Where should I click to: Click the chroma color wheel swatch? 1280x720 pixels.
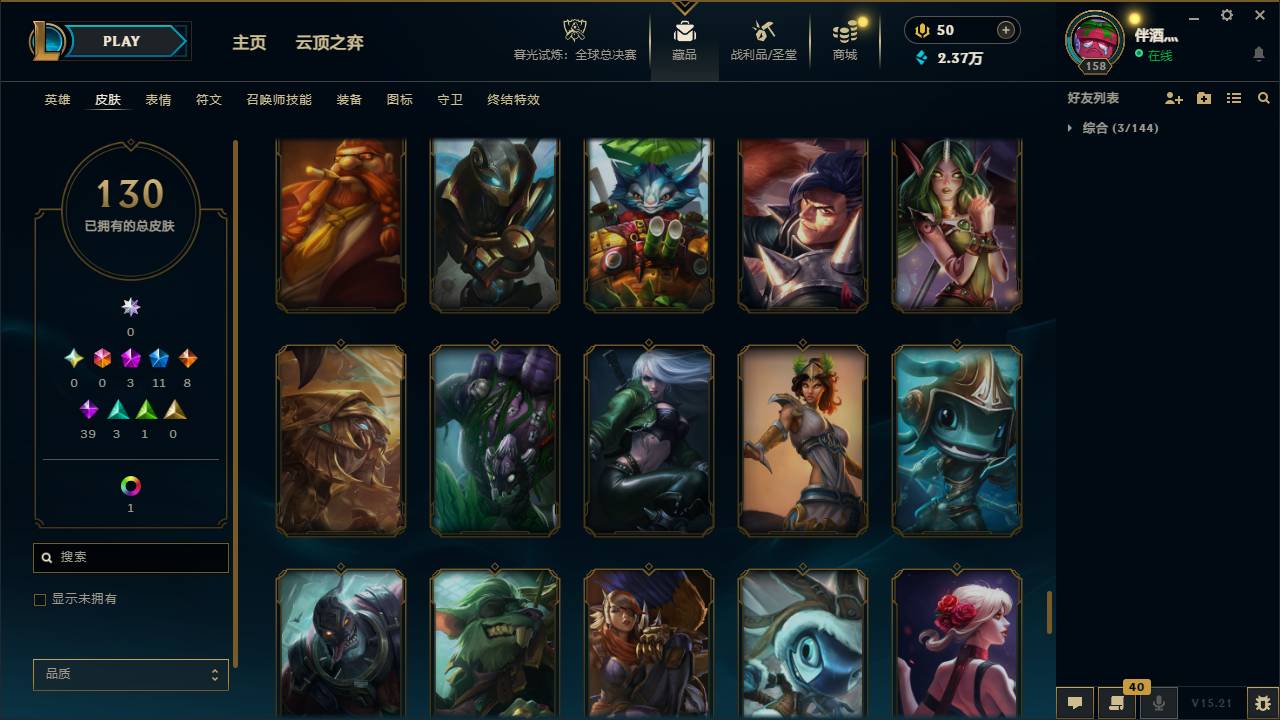(x=130, y=484)
